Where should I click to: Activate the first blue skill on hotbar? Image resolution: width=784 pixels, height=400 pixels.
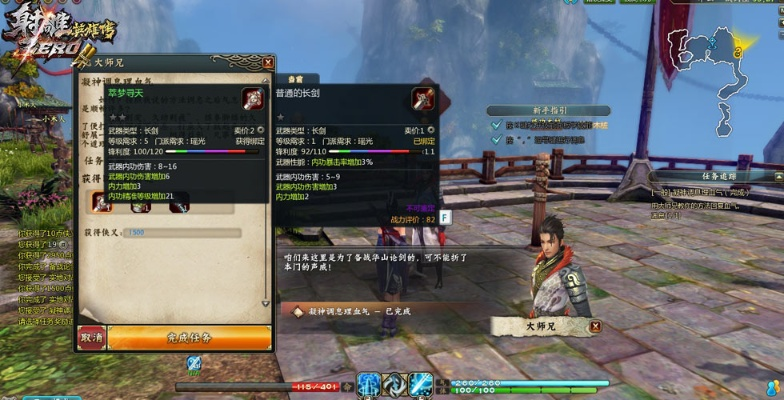tap(370, 385)
